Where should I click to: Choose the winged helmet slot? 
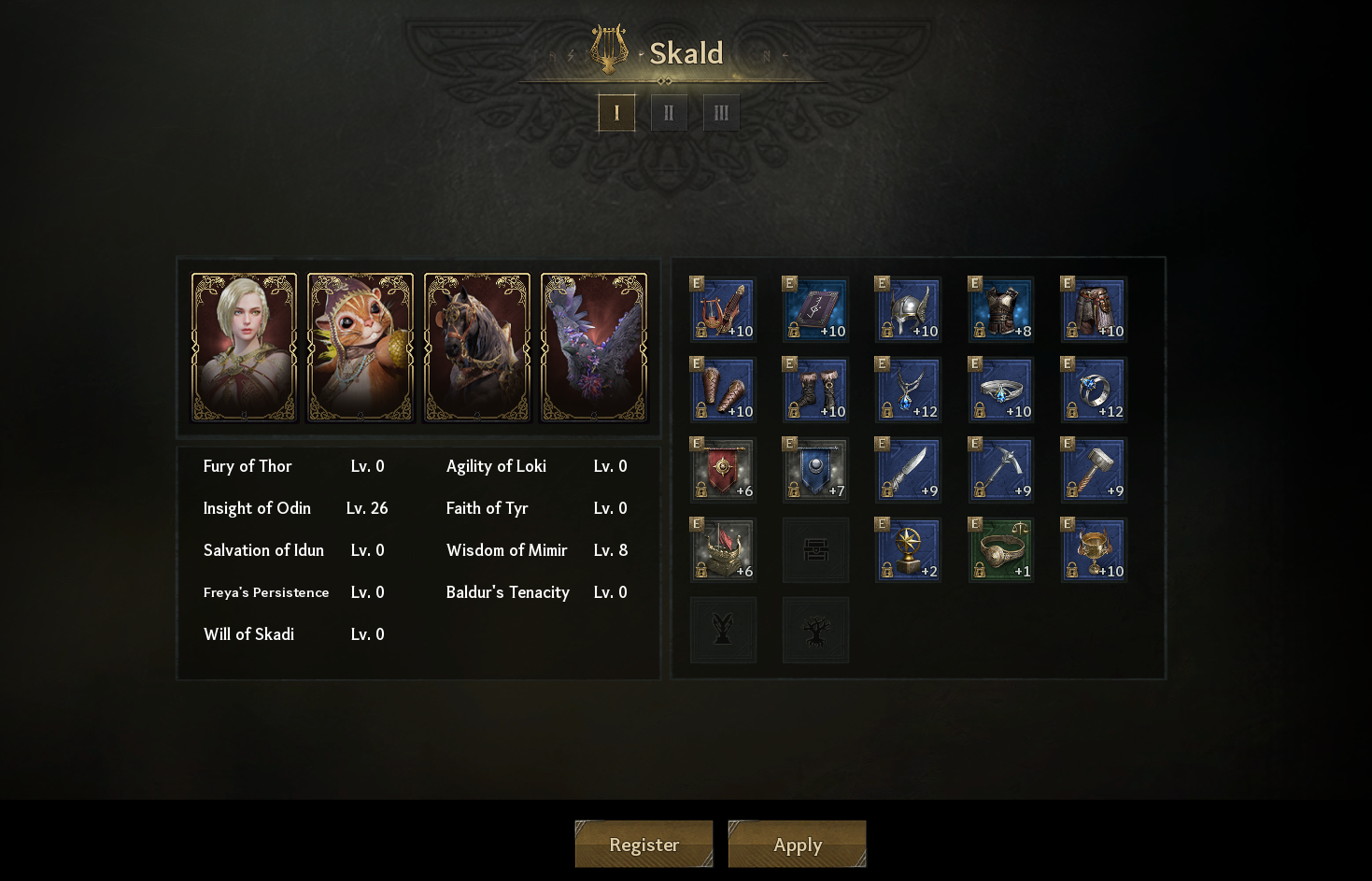click(x=908, y=309)
